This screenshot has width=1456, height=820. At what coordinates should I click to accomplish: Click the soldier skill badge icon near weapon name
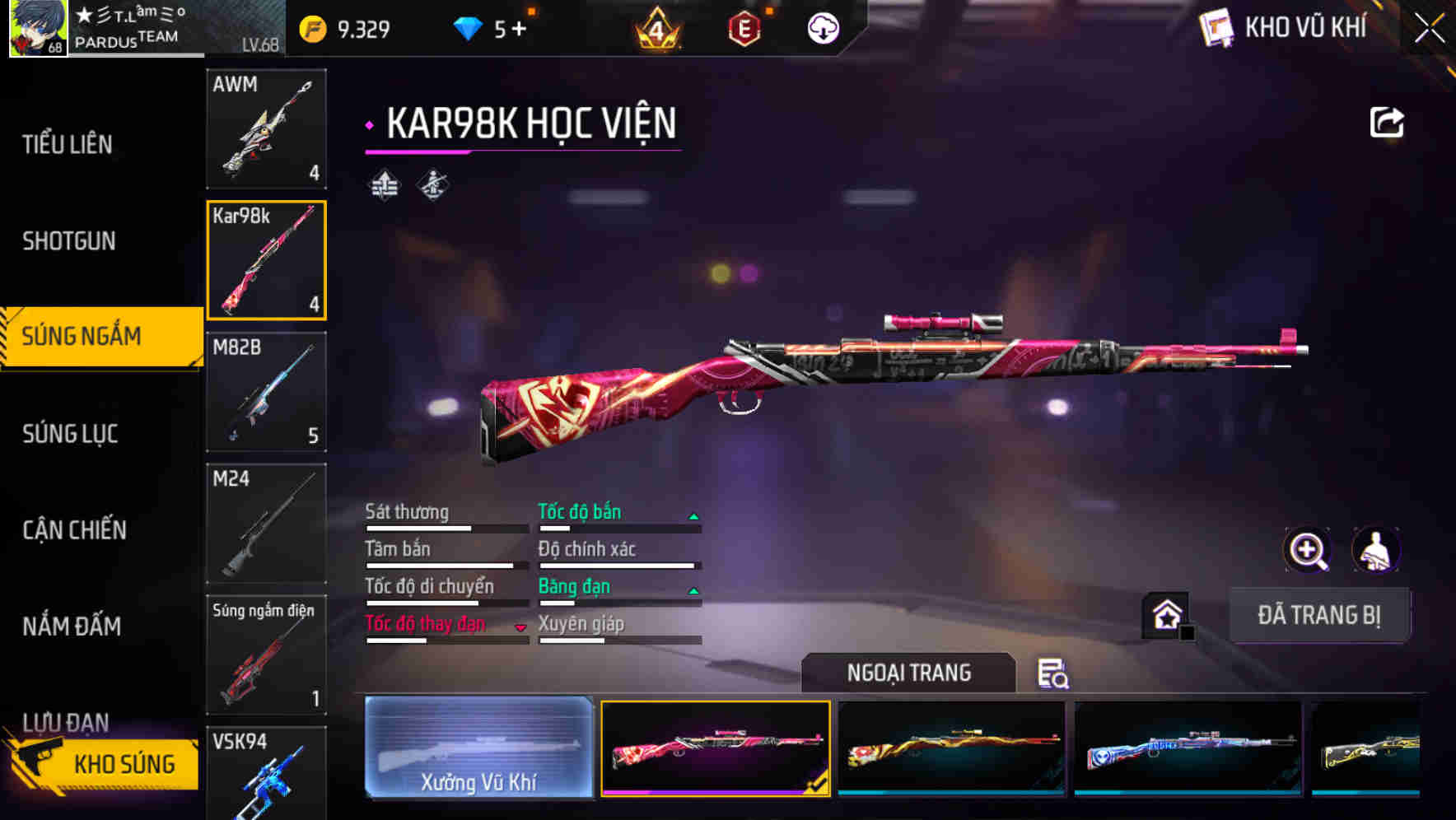coord(432,186)
